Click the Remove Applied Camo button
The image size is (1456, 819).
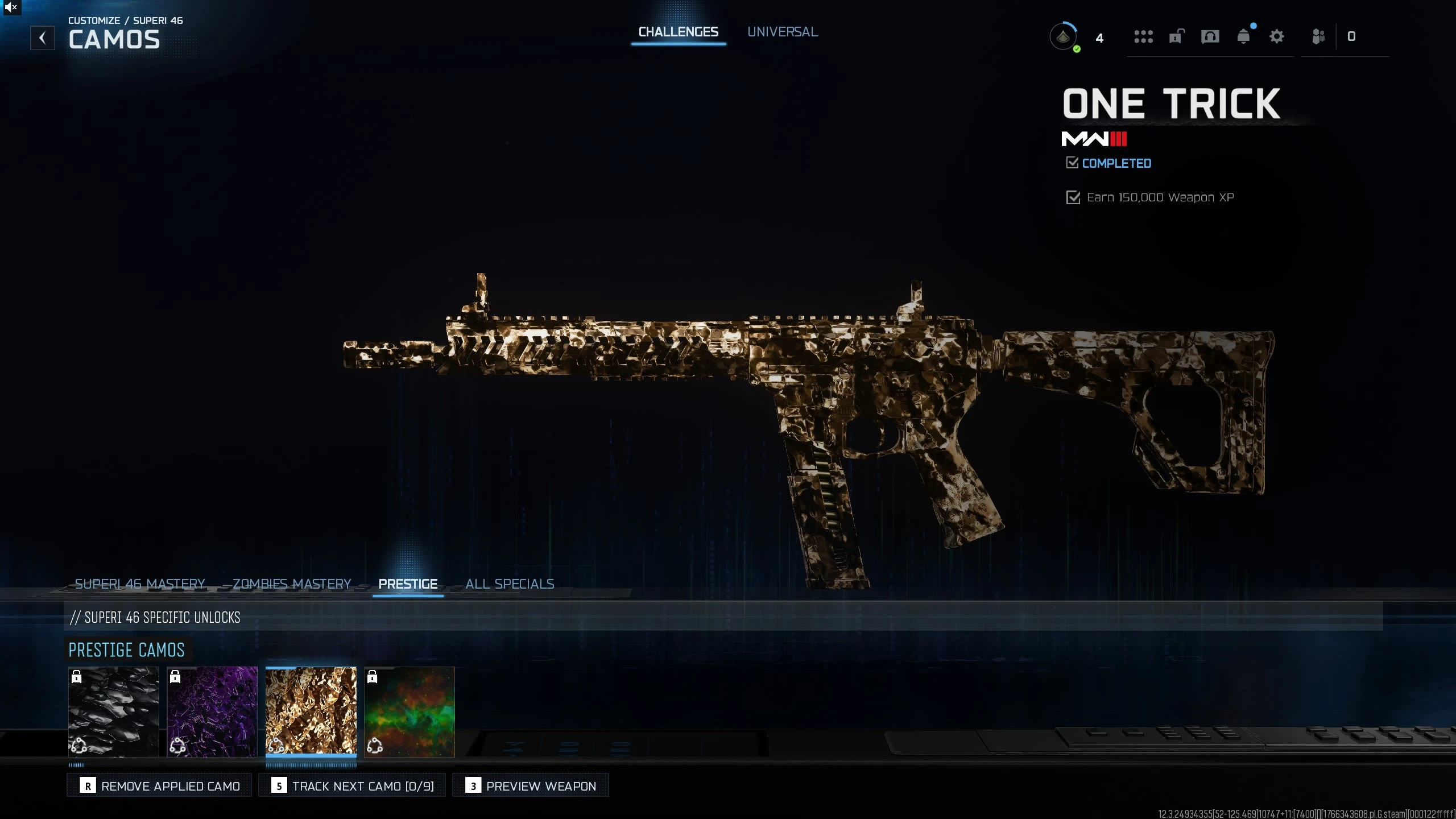(159, 785)
